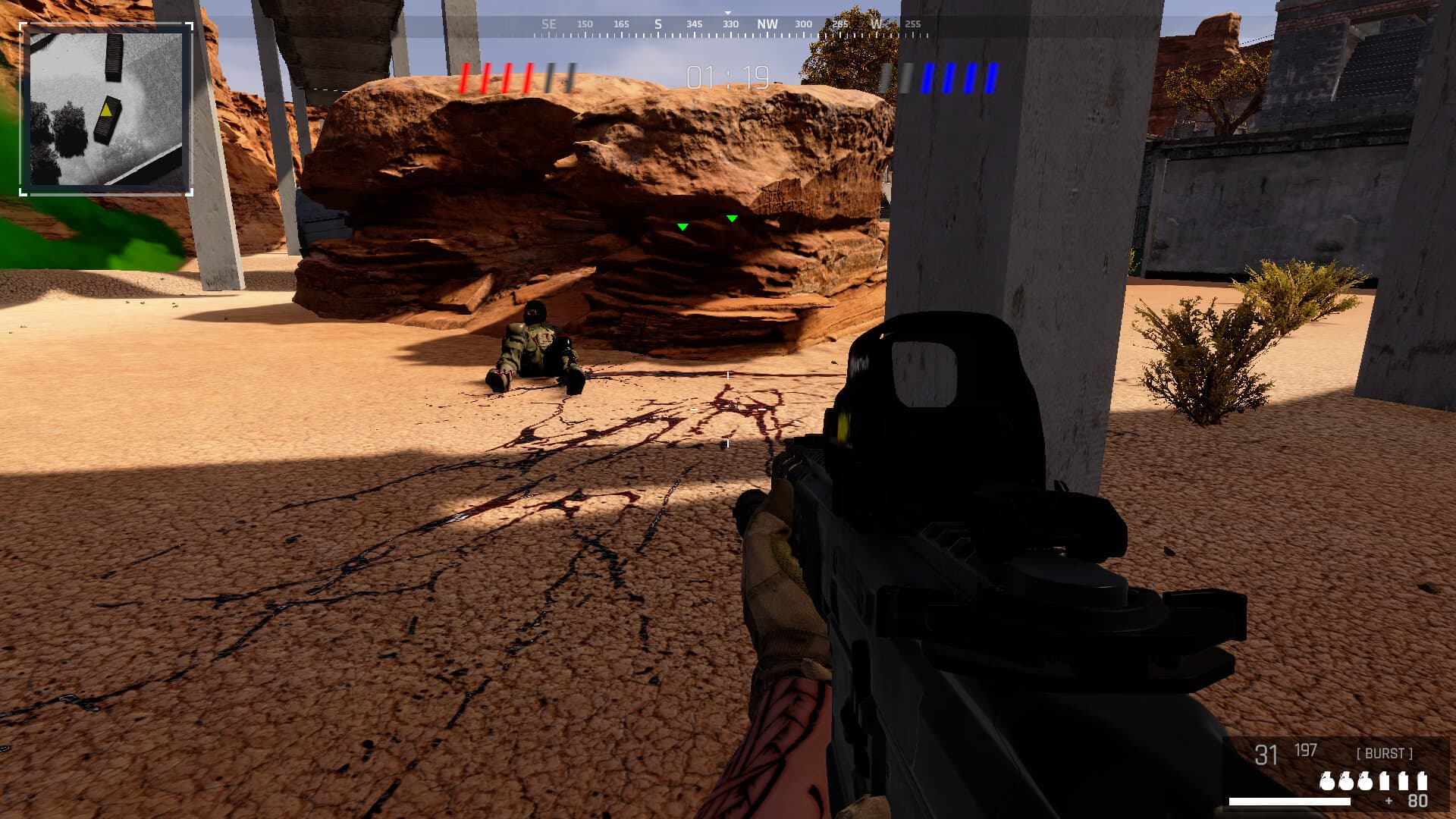Viewport: 1456px width, 819px height.
Task: Click the third grenade icon near ammo counter
Action: tap(1364, 782)
